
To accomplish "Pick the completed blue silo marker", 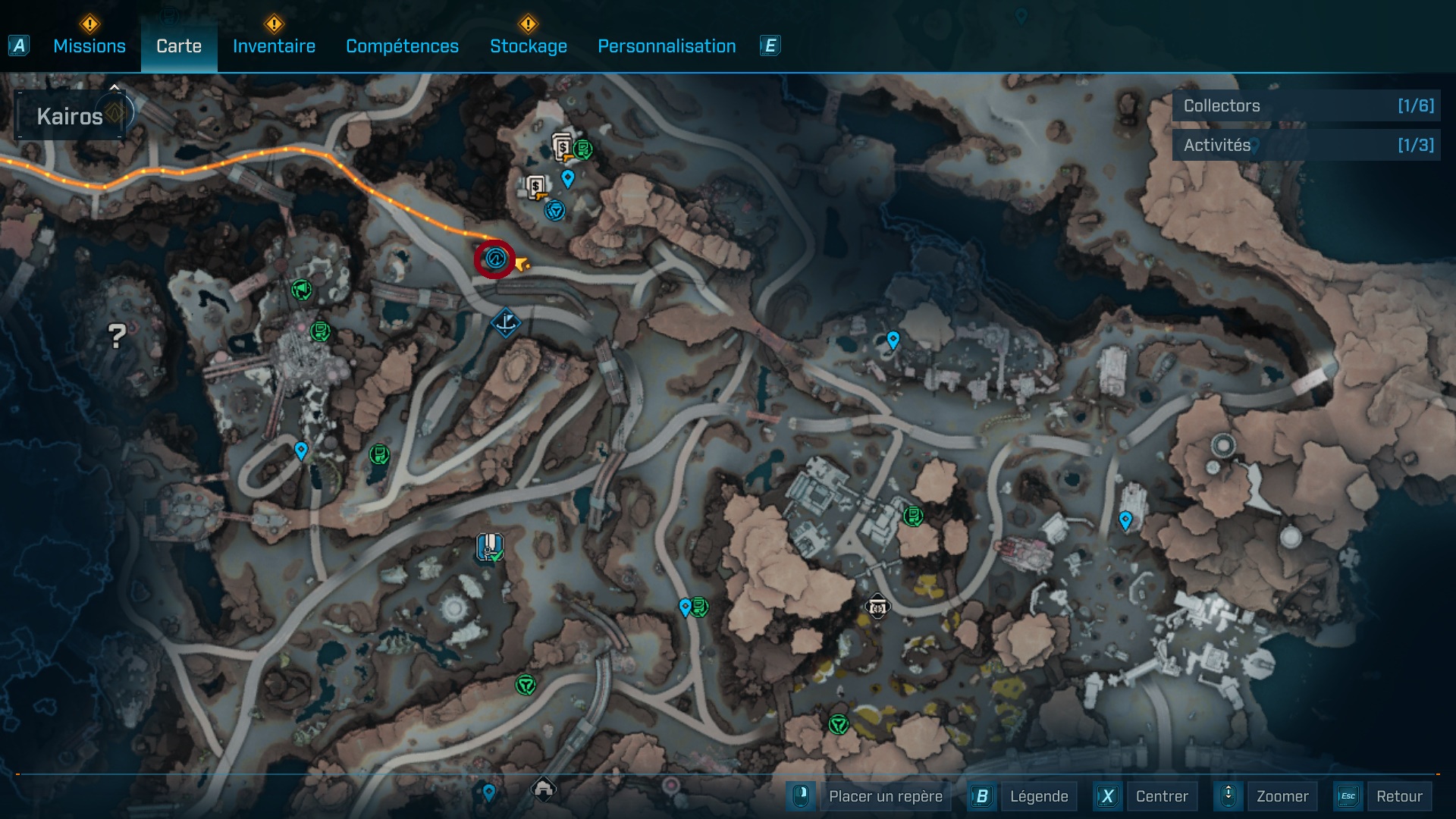I will point(490,547).
